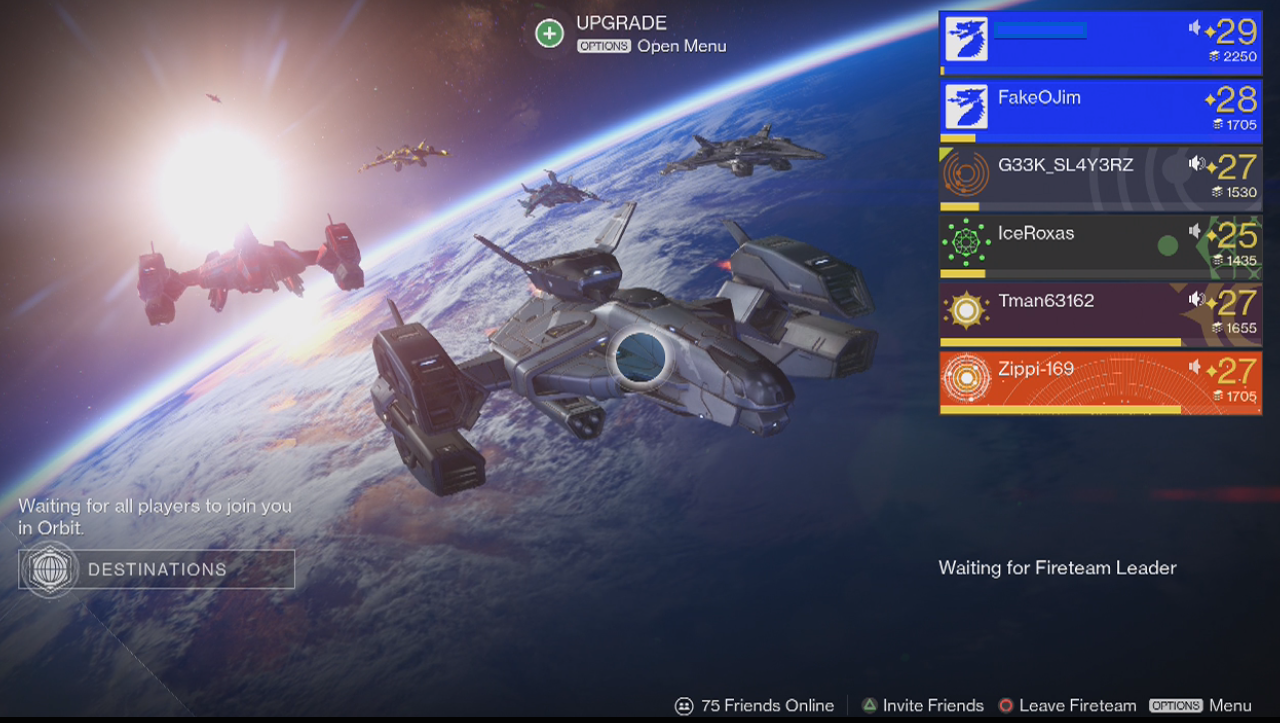Choose Leave Fireteam
The image size is (1280, 723).
(x=1066, y=706)
